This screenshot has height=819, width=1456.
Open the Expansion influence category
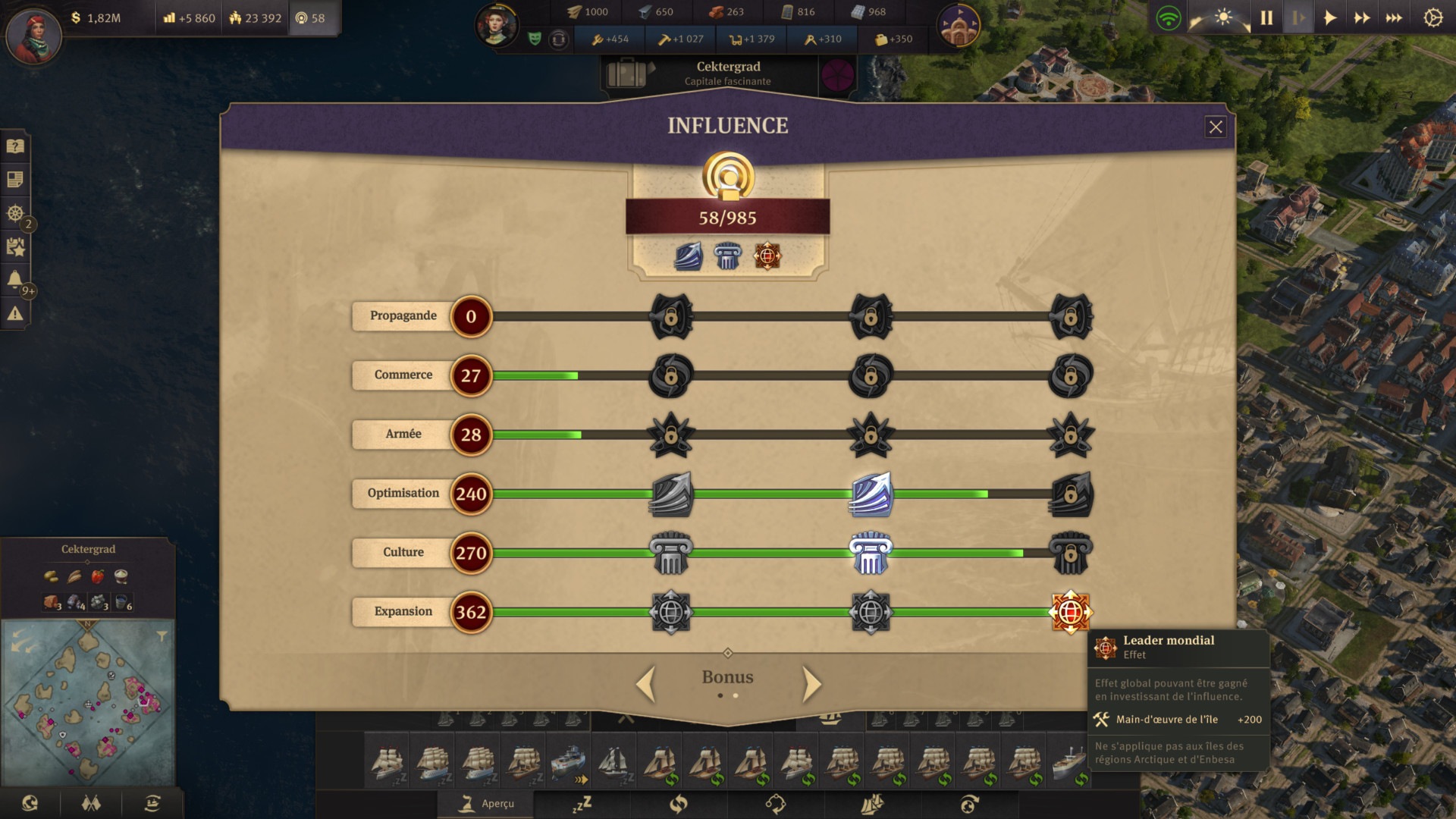pyautogui.click(x=403, y=612)
